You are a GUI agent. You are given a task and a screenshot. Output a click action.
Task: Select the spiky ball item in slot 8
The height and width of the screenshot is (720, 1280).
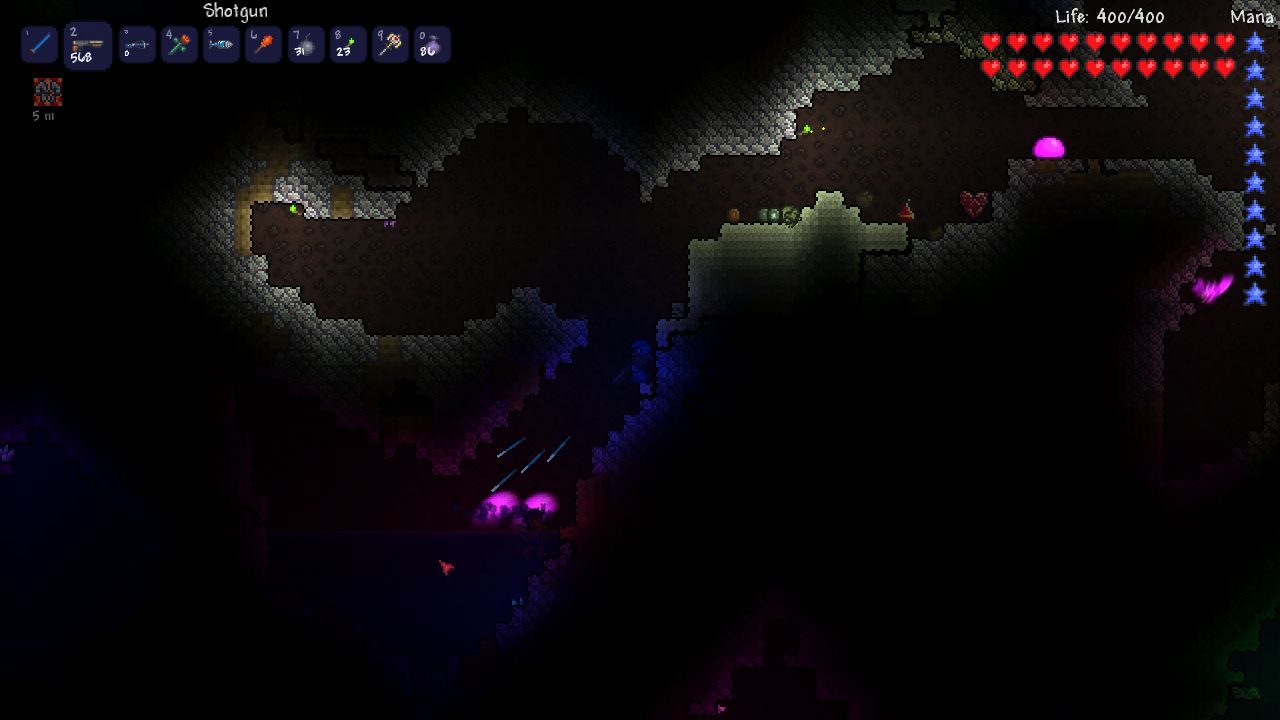click(347, 44)
